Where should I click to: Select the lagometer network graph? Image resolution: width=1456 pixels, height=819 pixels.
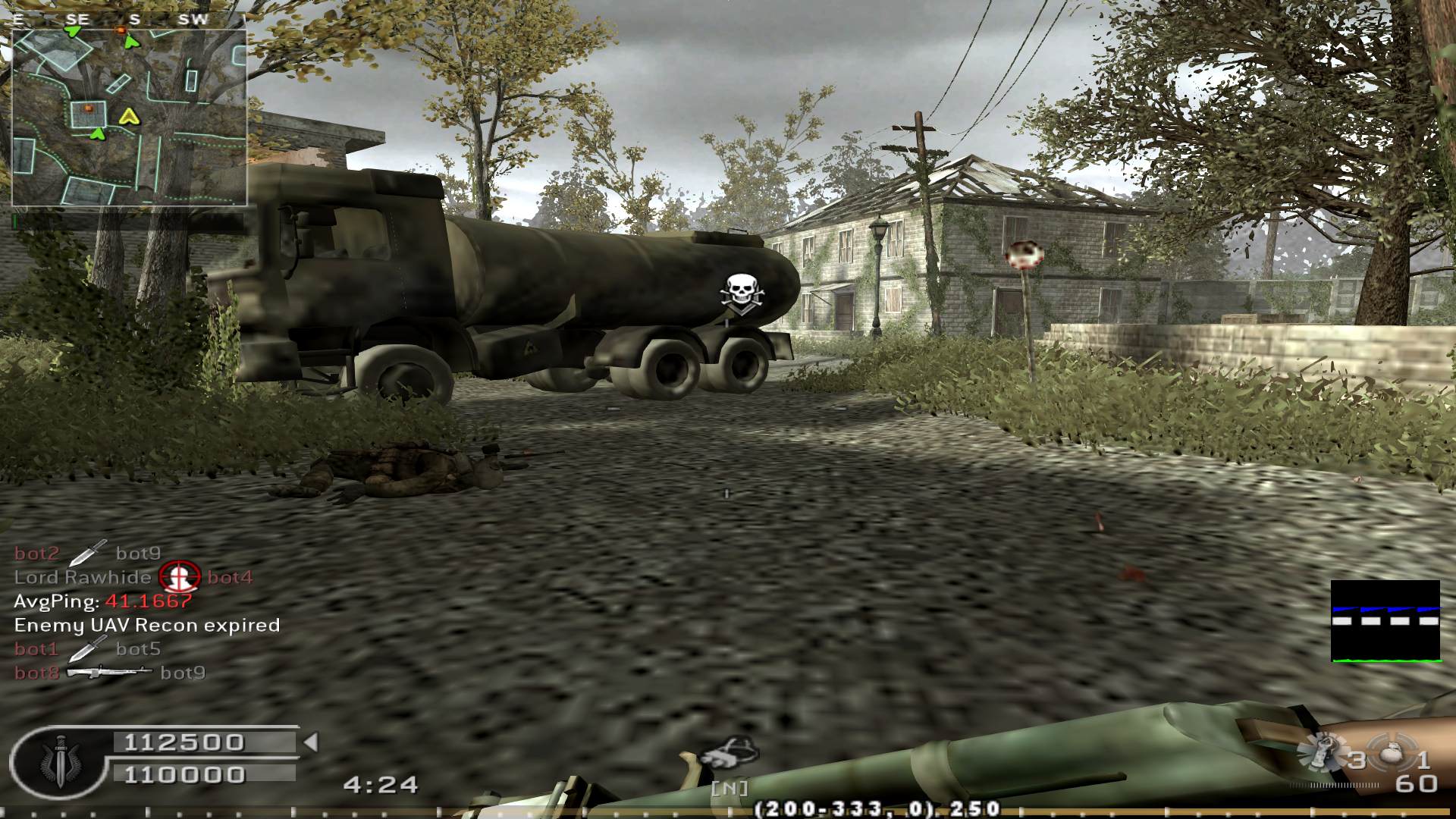[1385, 621]
